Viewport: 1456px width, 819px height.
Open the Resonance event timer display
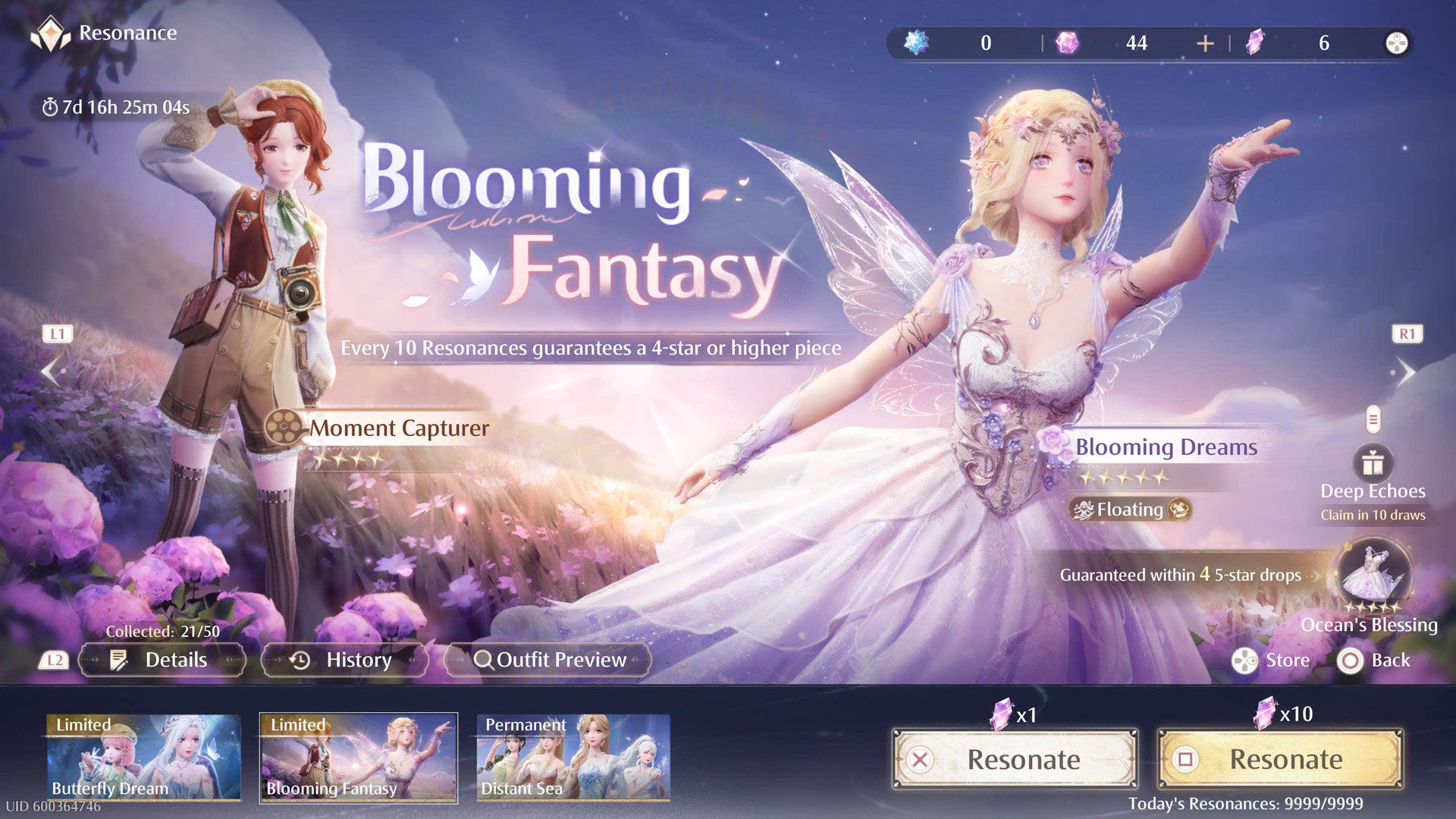tap(118, 107)
